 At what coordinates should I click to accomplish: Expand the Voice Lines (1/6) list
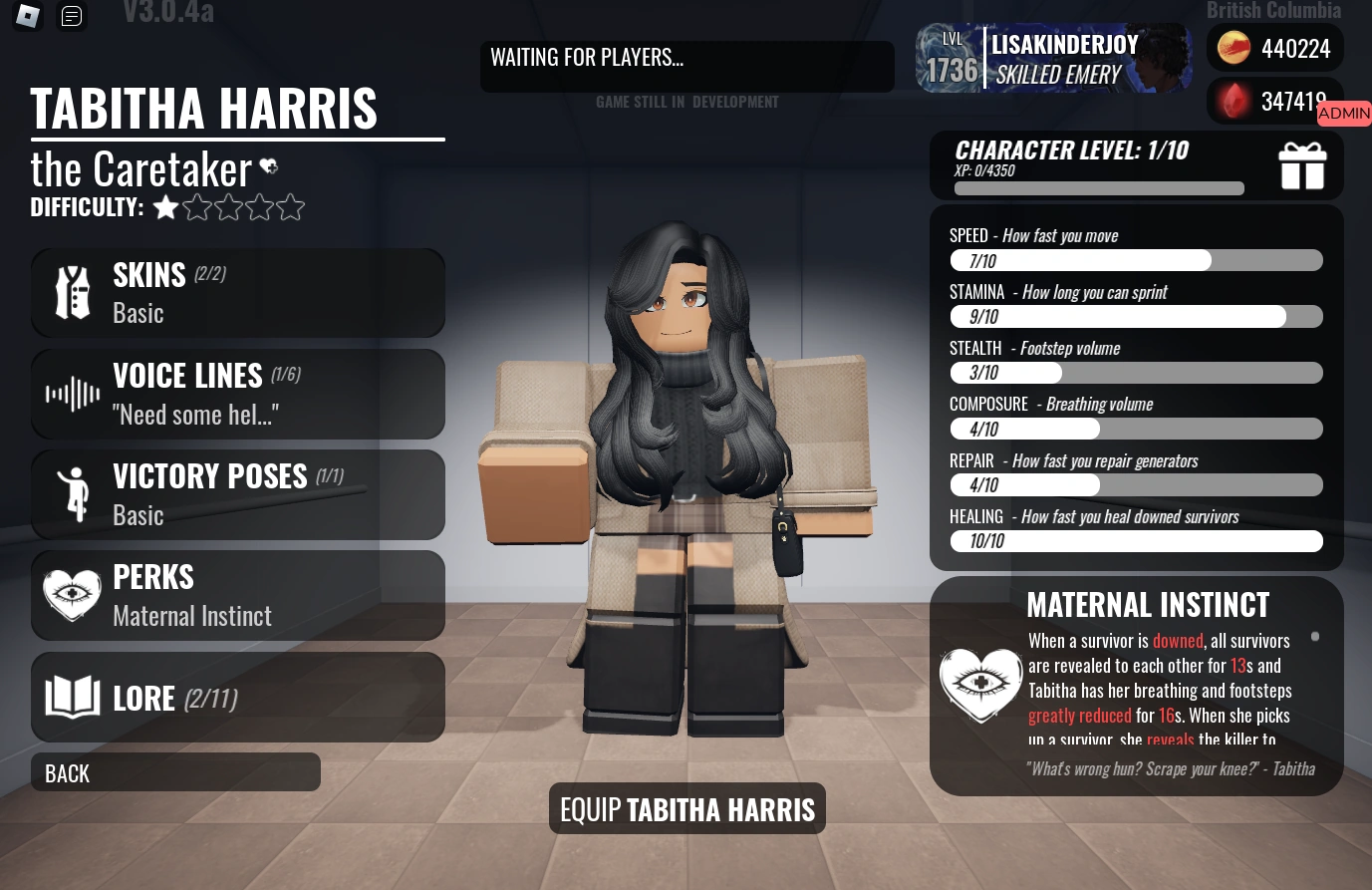(237, 394)
